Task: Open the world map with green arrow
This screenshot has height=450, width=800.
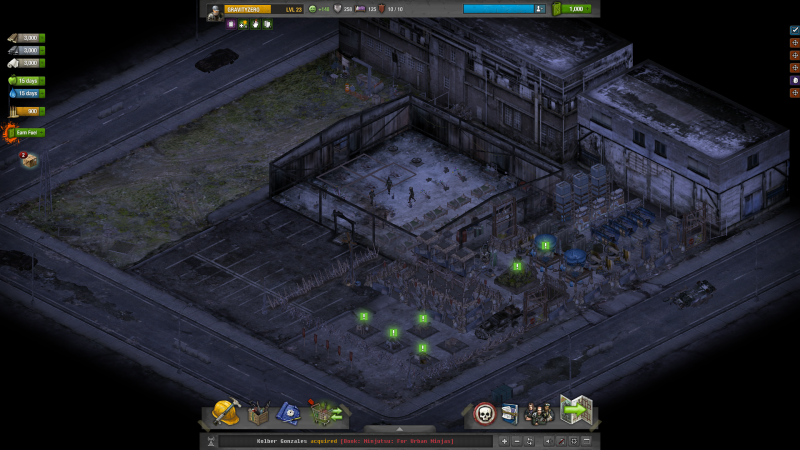Action: click(x=577, y=410)
